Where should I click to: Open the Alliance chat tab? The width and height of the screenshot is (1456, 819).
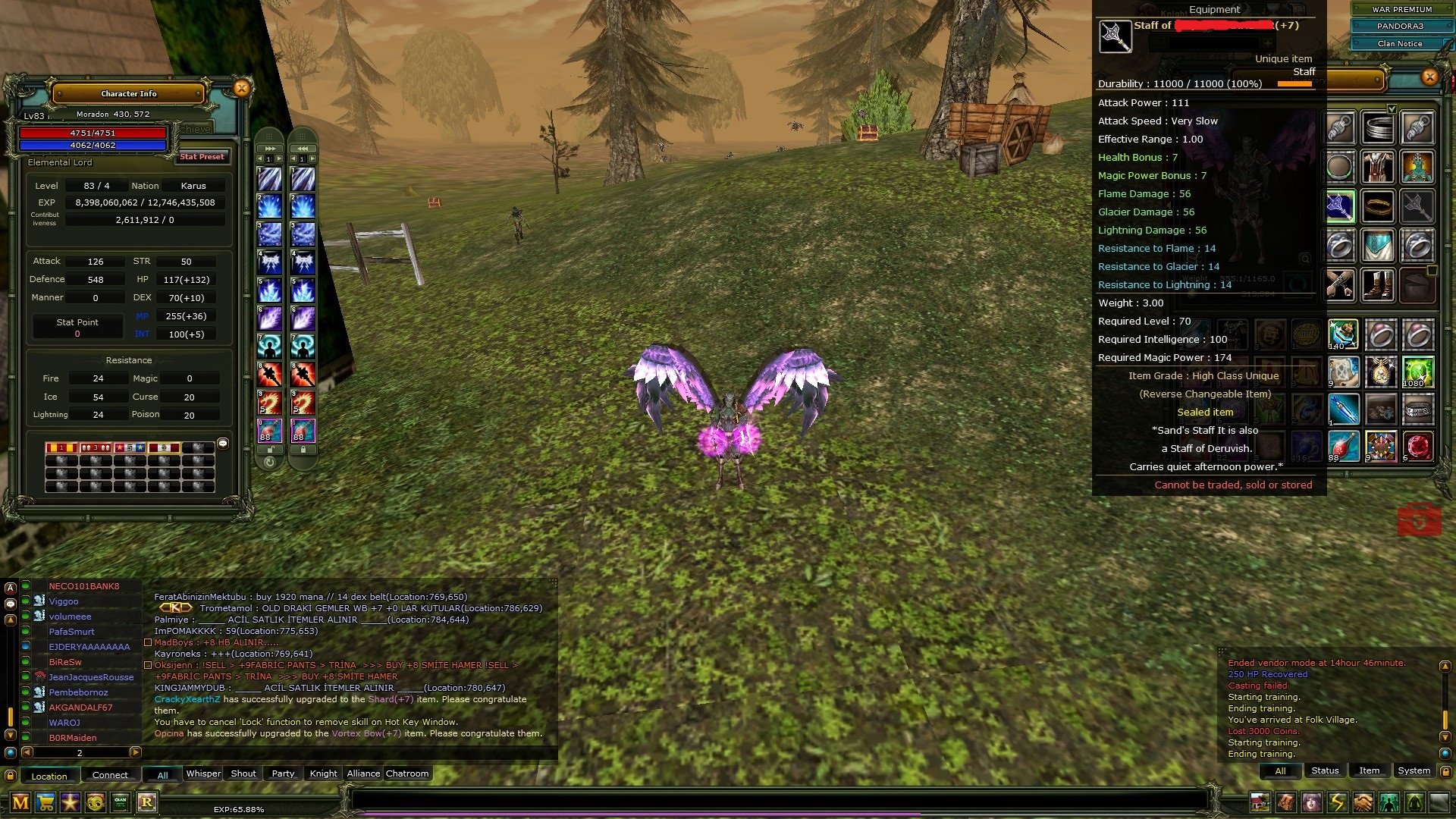[363, 773]
